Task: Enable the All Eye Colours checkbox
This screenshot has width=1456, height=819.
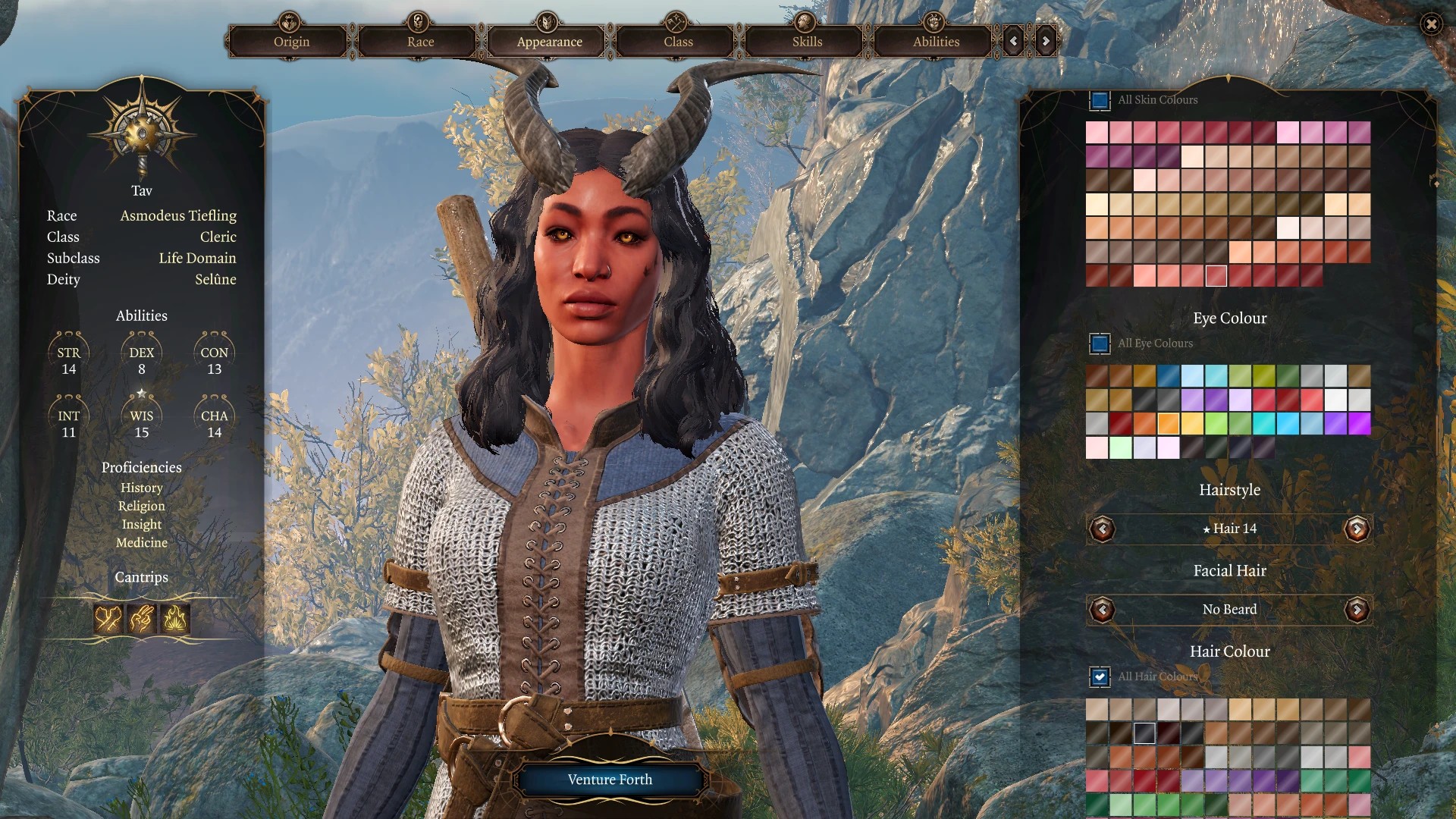Action: pos(1100,344)
